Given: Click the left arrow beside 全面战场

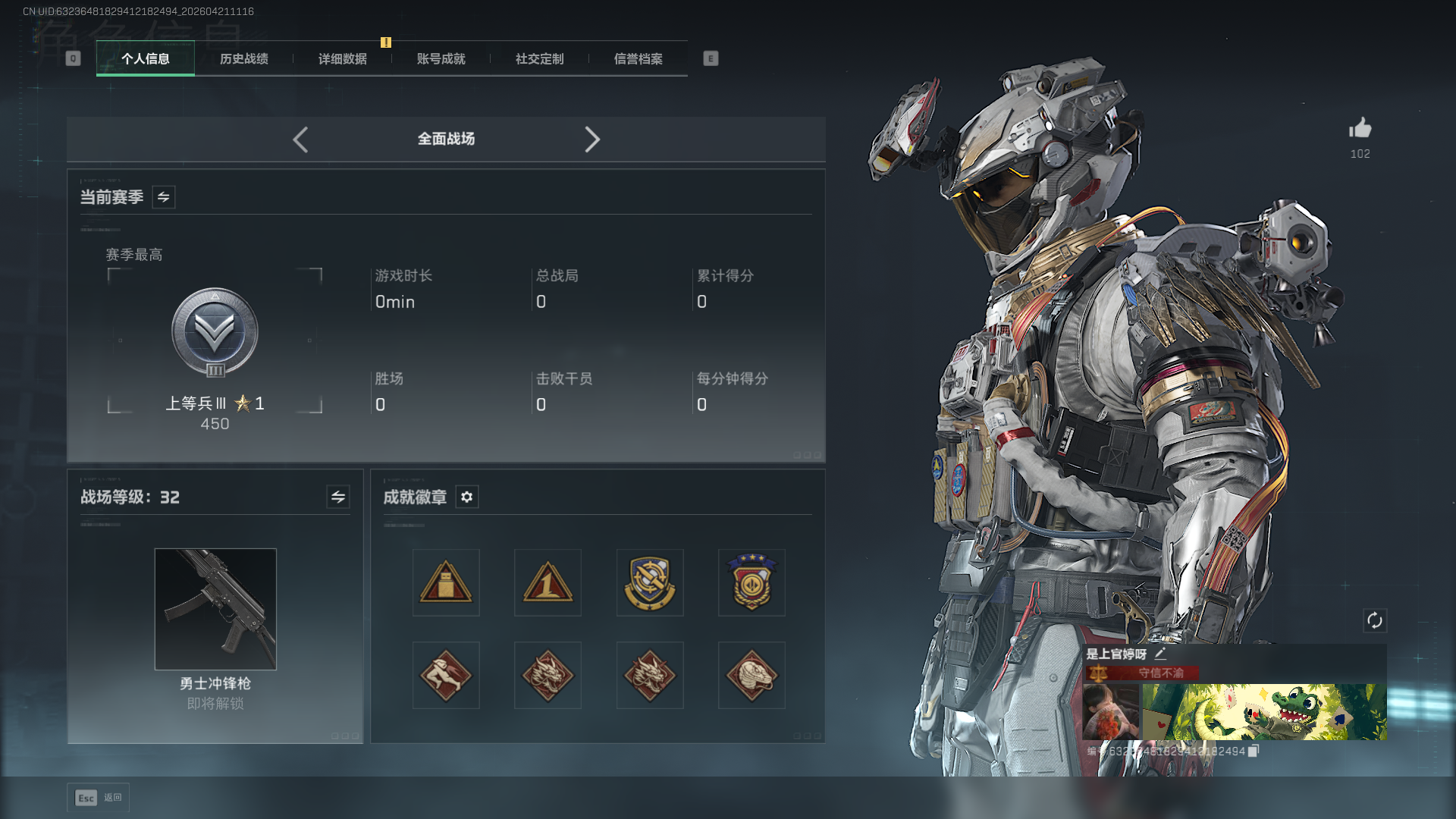Looking at the screenshot, I should coord(300,140).
